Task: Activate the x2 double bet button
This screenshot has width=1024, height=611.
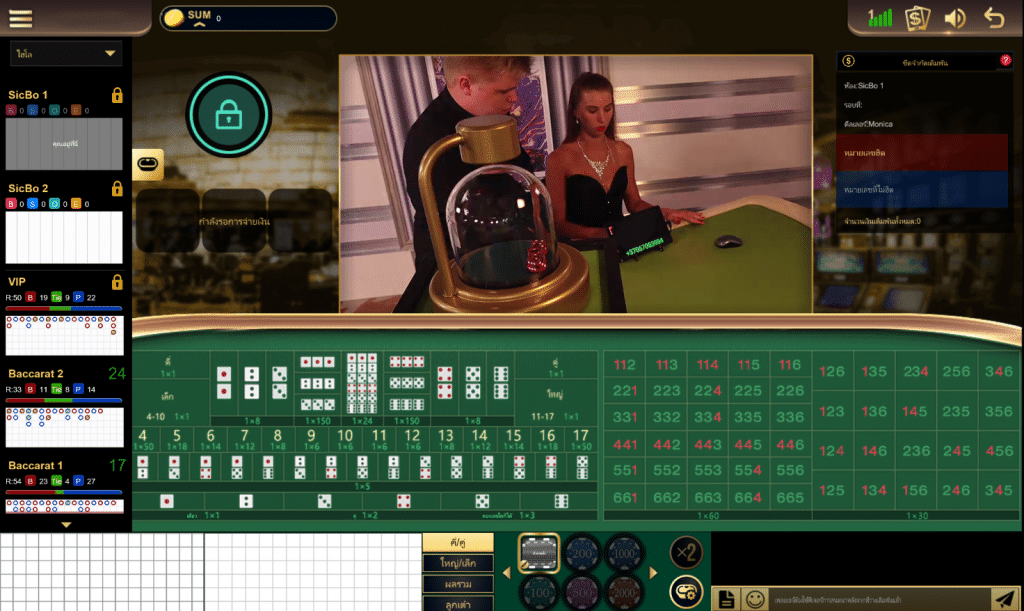Action: (x=686, y=552)
